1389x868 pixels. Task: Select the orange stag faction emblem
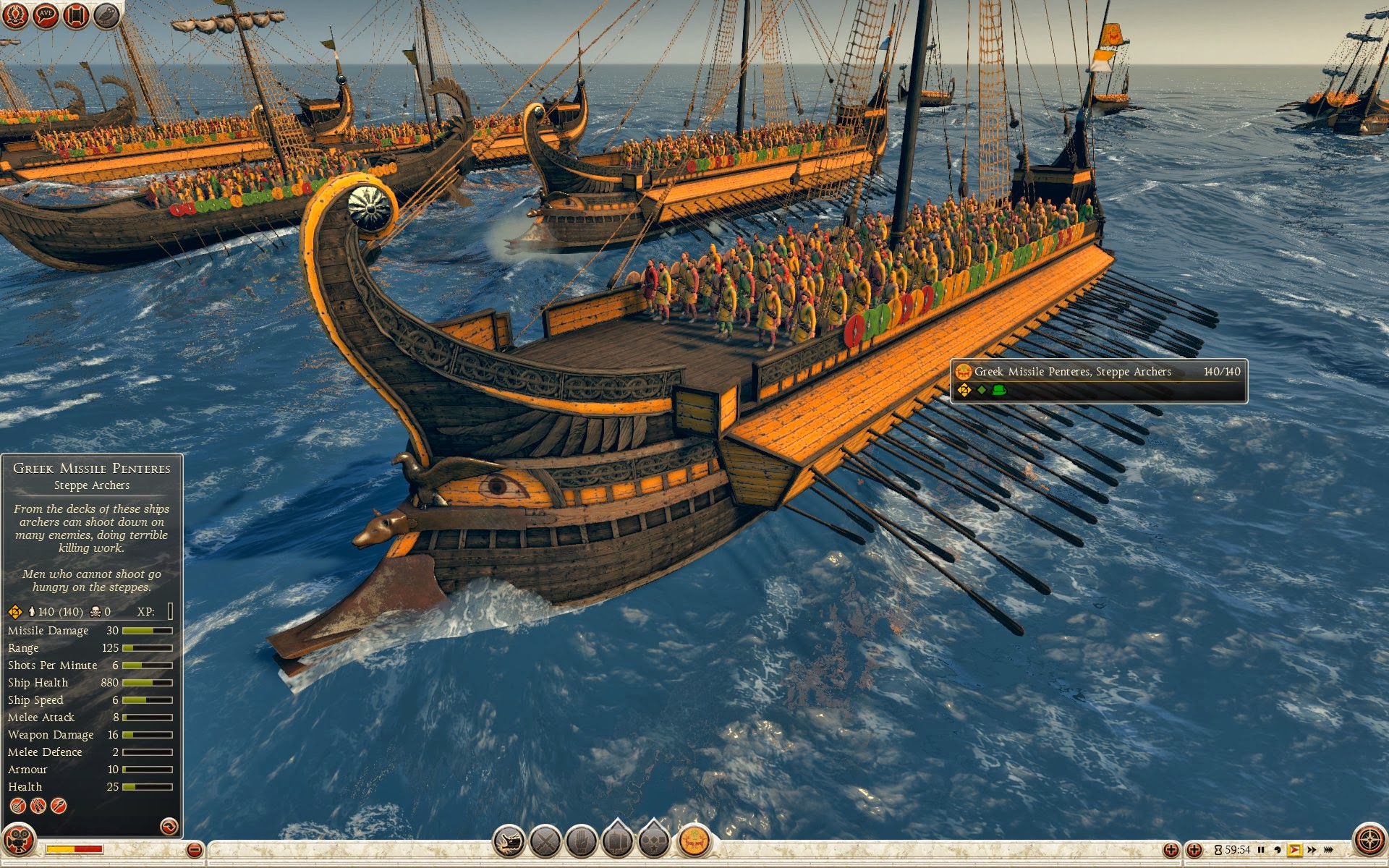(x=694, y=841)
